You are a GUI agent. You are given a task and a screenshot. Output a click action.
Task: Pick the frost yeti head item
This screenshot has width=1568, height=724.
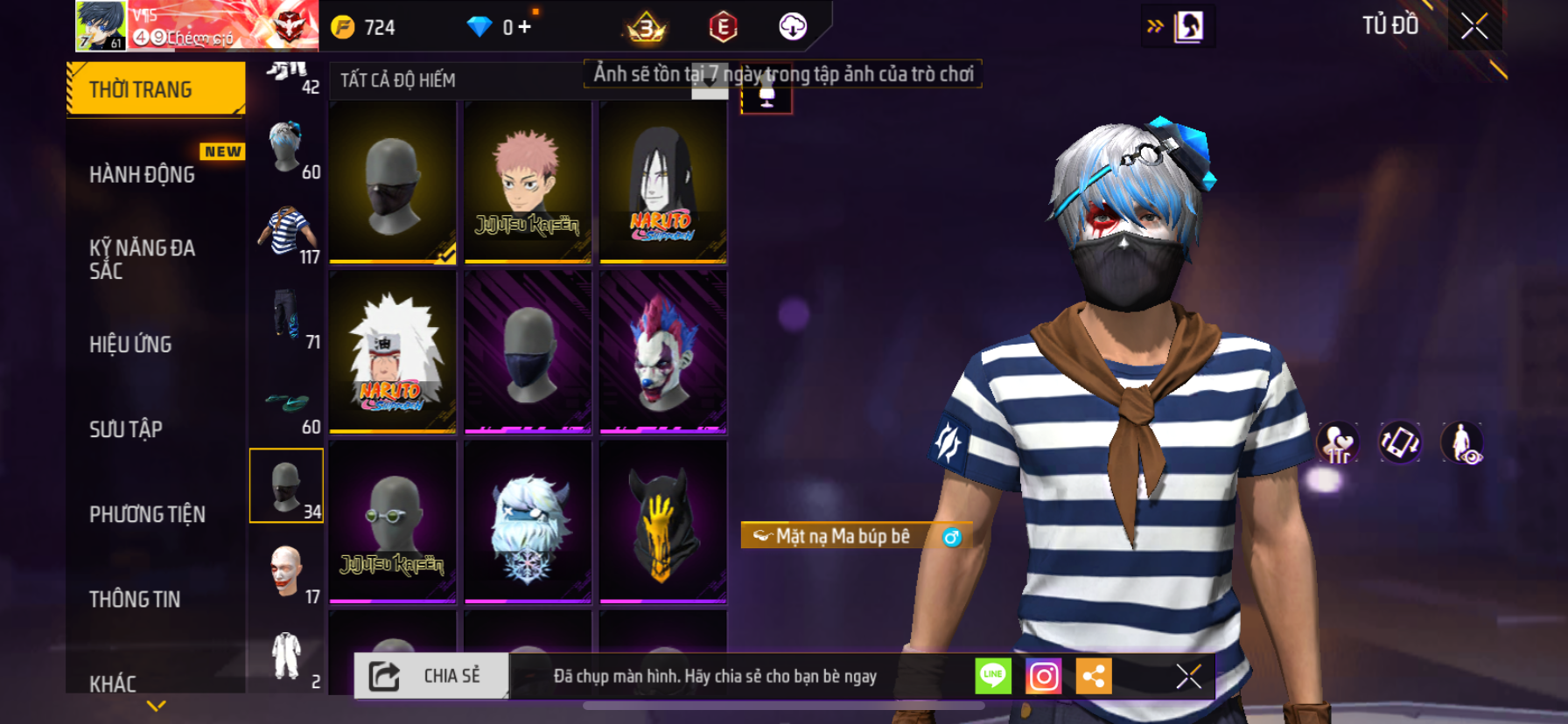pos(528,521)
